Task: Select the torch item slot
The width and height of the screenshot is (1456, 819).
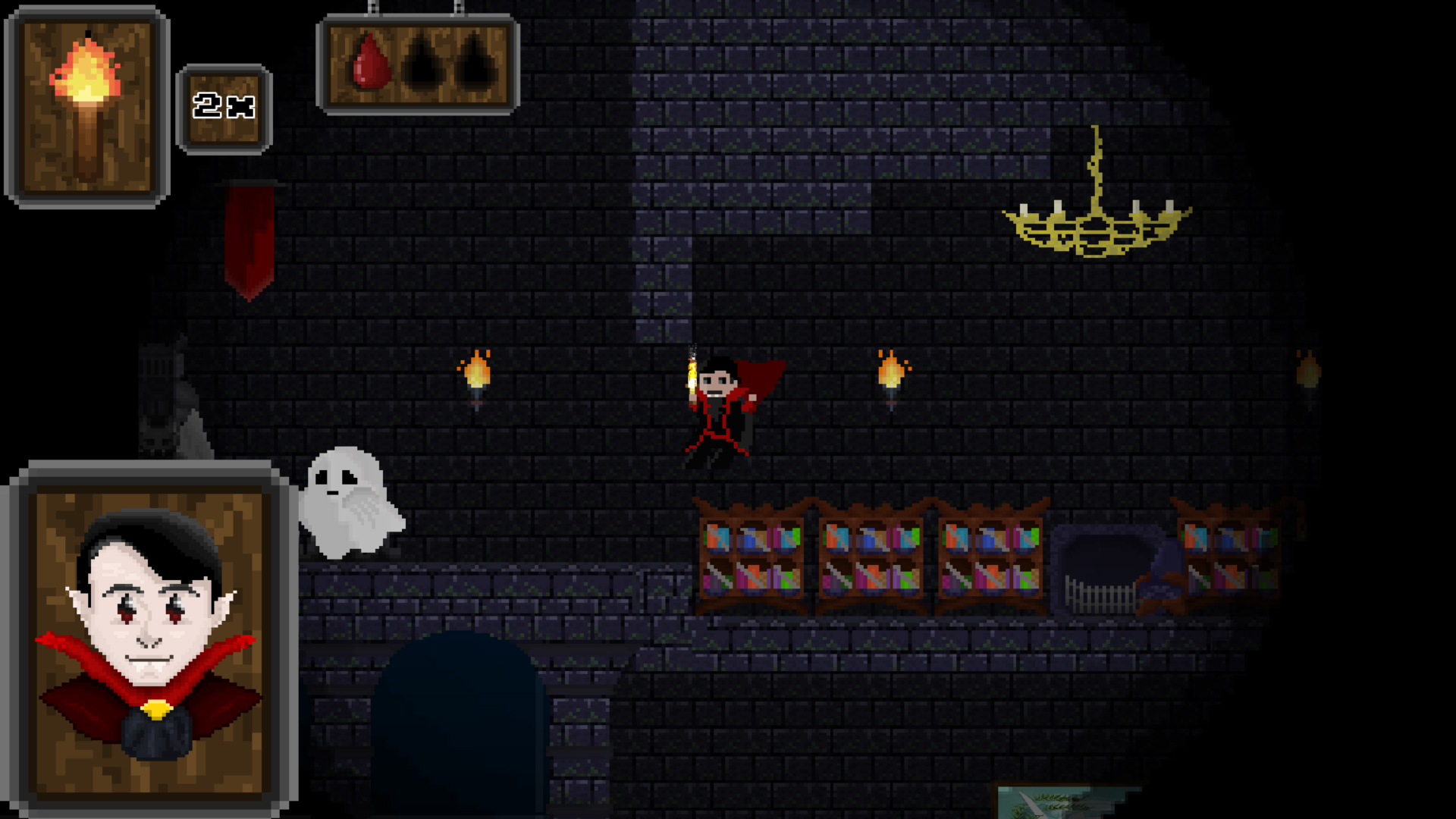Action: [x=86, y=106]
